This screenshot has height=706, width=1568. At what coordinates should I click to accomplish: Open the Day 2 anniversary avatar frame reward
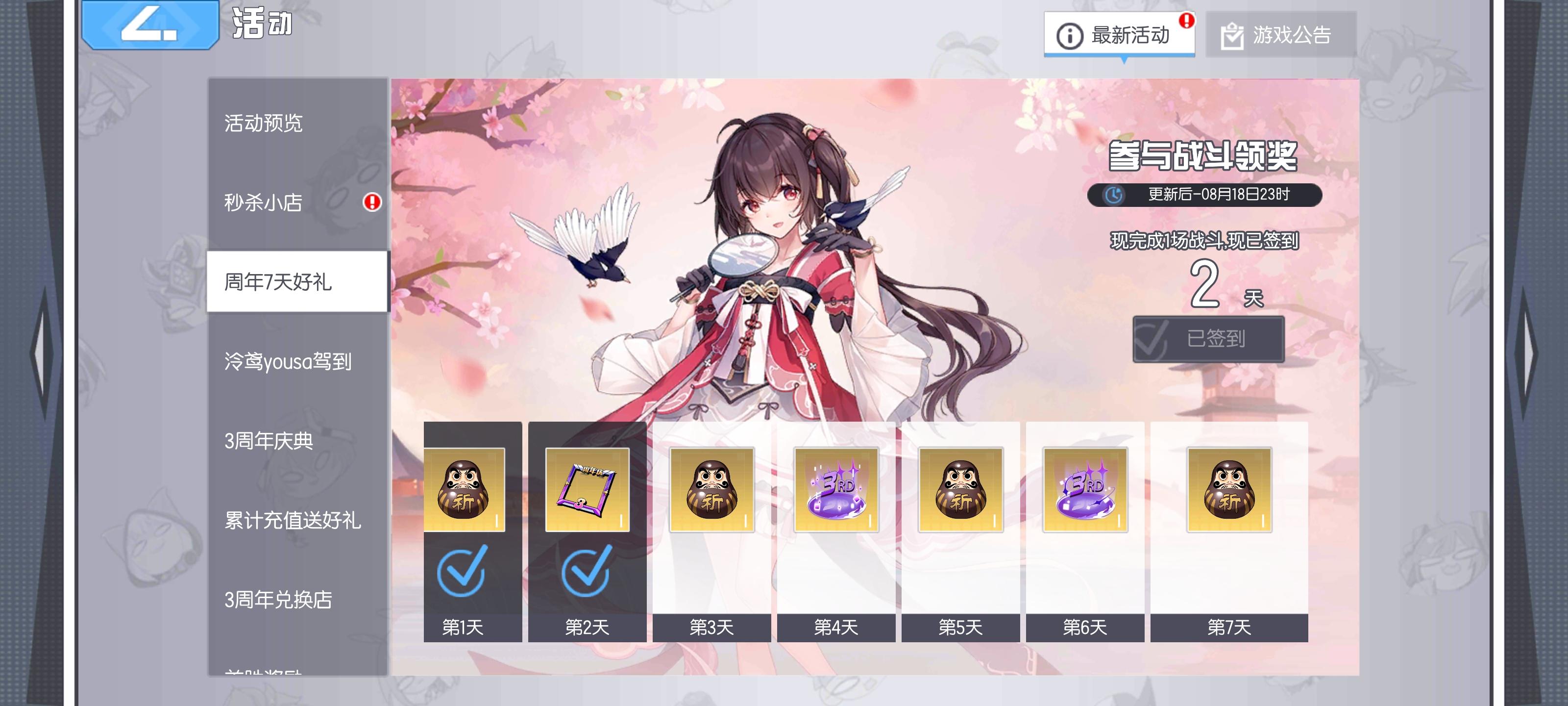[x=589, y=489]
